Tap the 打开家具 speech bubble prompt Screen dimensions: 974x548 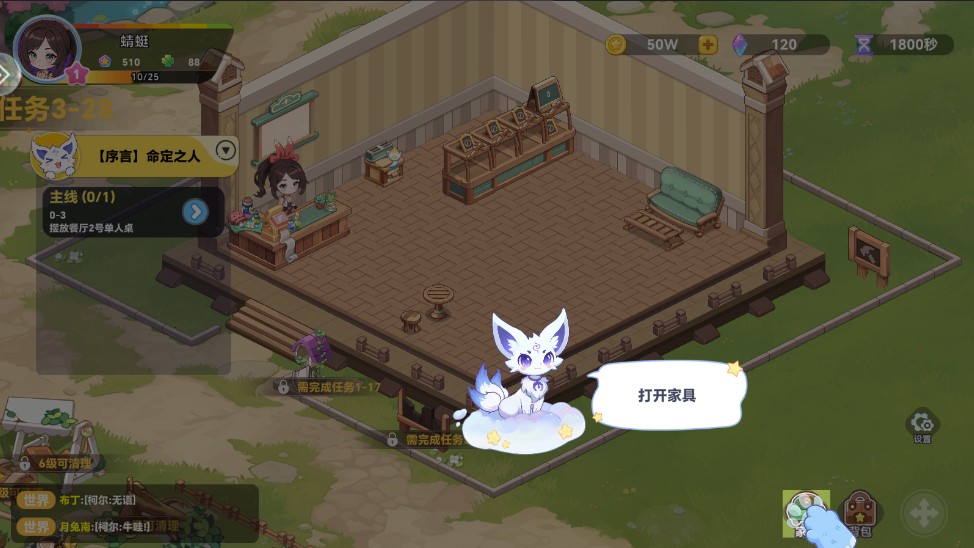667,395
